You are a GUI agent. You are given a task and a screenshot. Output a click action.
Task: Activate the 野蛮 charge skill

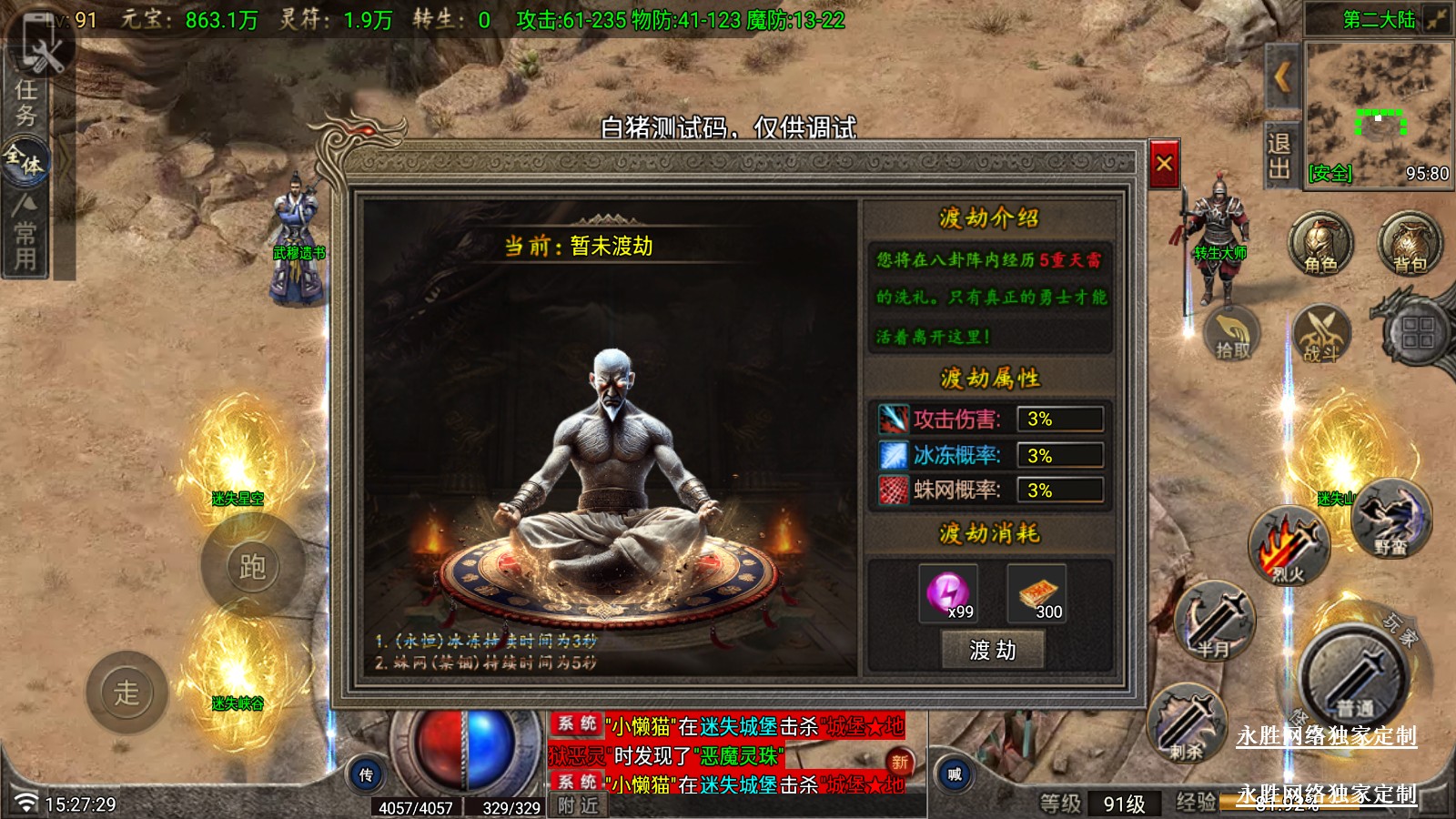(1390, 519)
